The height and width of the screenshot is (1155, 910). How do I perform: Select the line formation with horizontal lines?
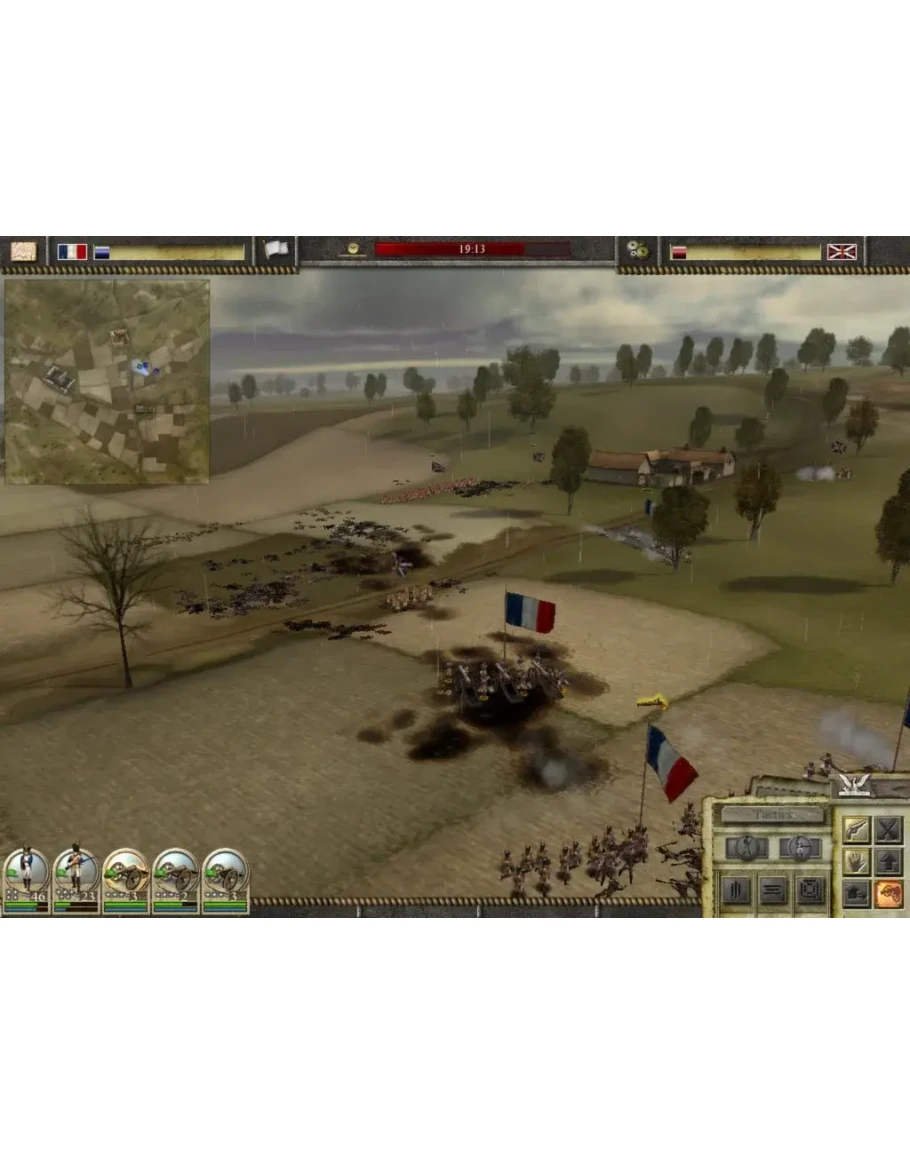[773, 891]
